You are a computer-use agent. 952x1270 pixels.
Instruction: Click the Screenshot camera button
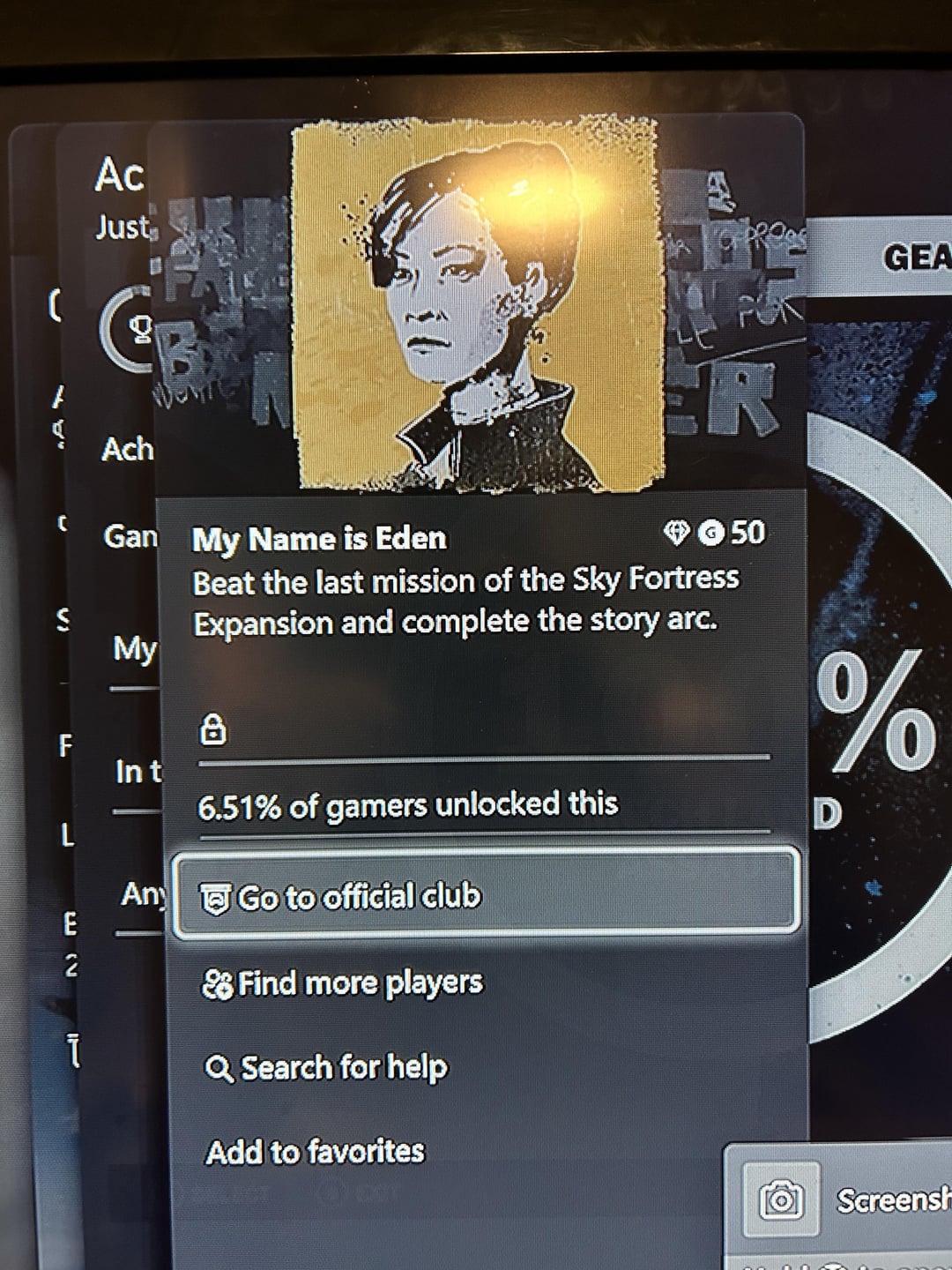click(781, 1200)
